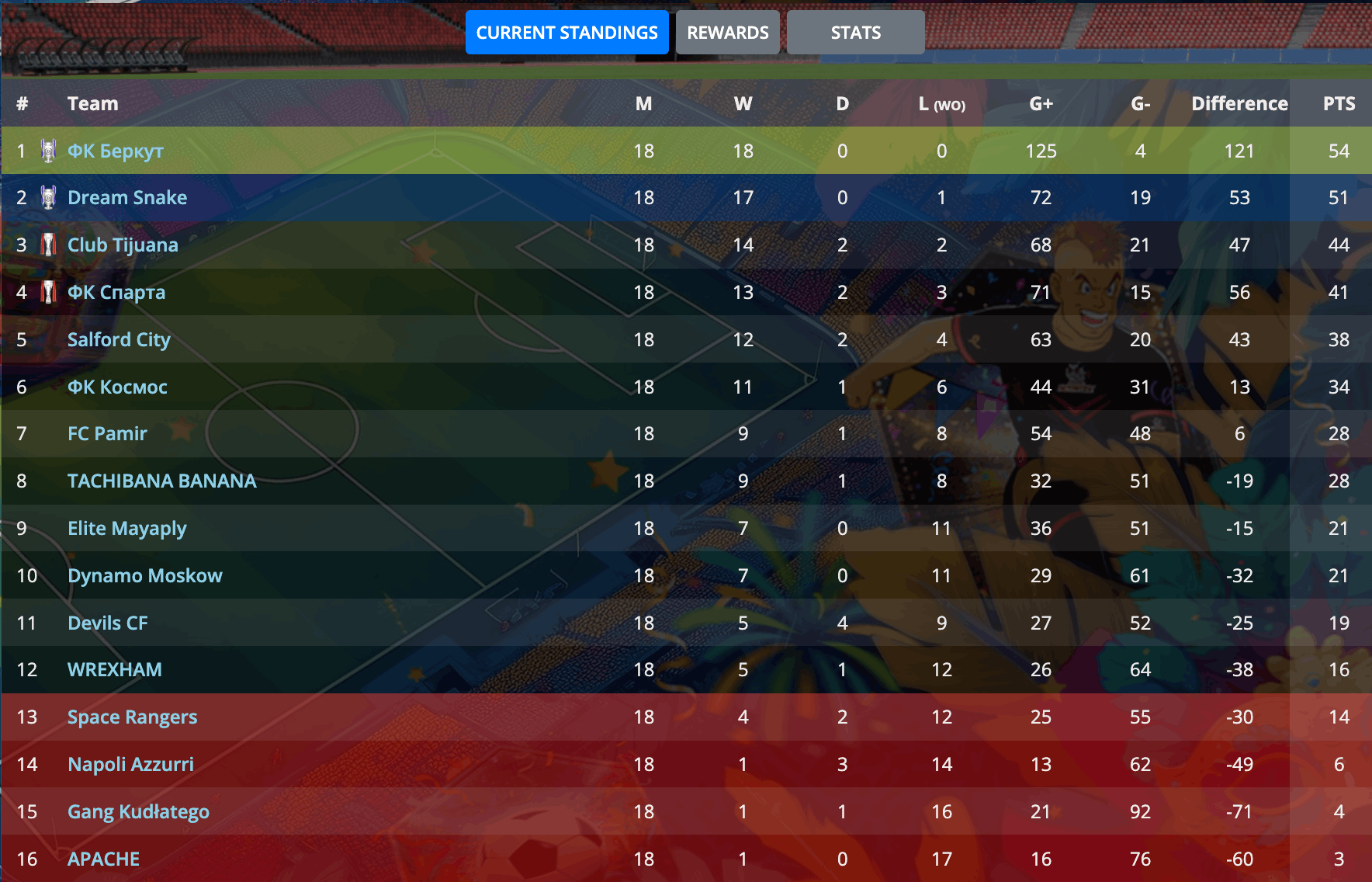Select WREXHAM in the standings
The width and height of the screenshot is (1372, 882).
[x=115, y=670]
